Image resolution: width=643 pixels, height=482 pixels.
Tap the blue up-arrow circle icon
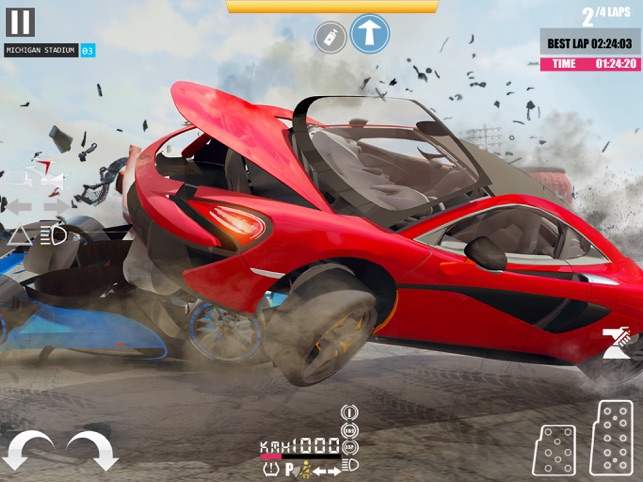click(x=369, y=33)
